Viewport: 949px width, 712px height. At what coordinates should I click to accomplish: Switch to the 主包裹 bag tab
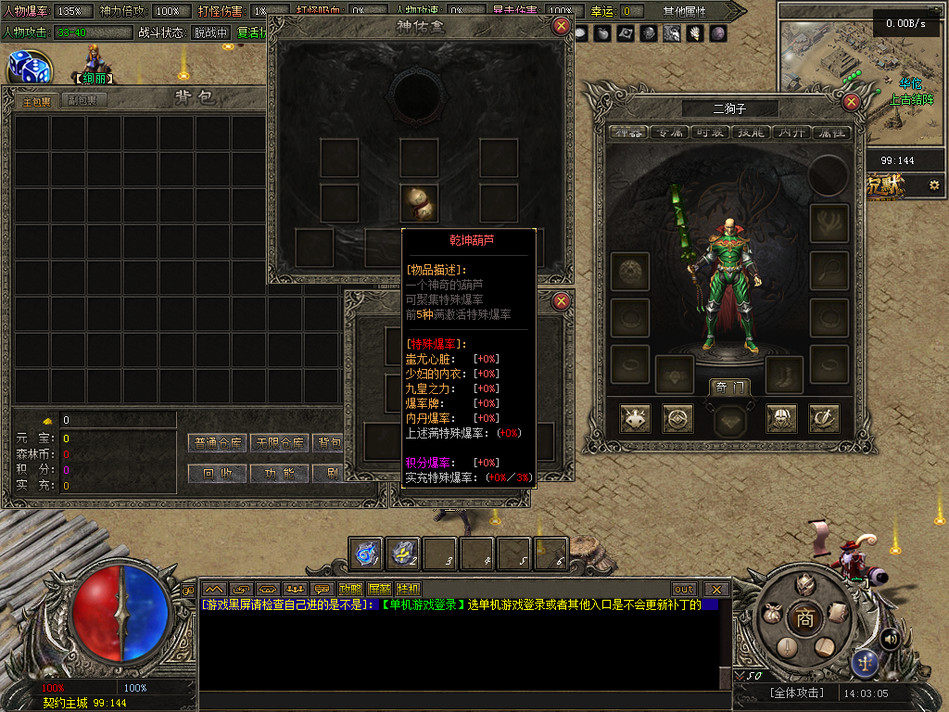pos(35,100)
